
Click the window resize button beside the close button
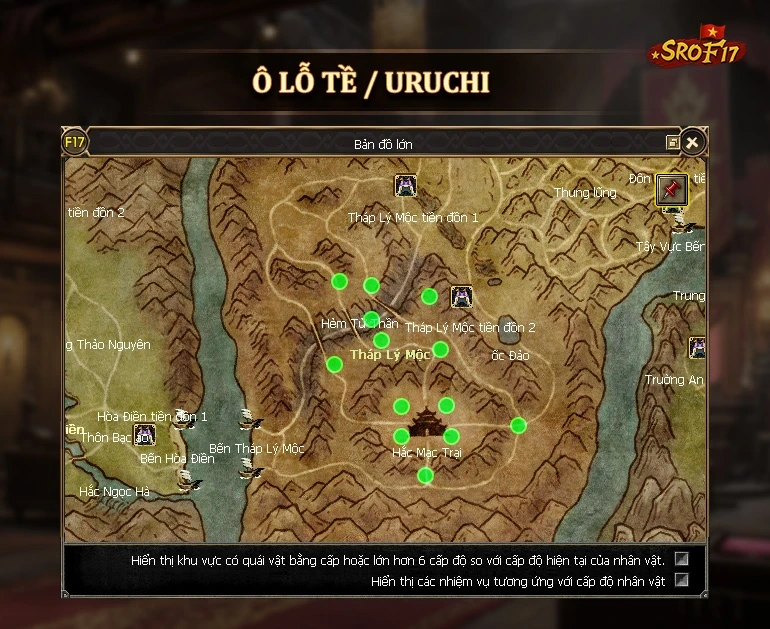click(x=673, y=143)
